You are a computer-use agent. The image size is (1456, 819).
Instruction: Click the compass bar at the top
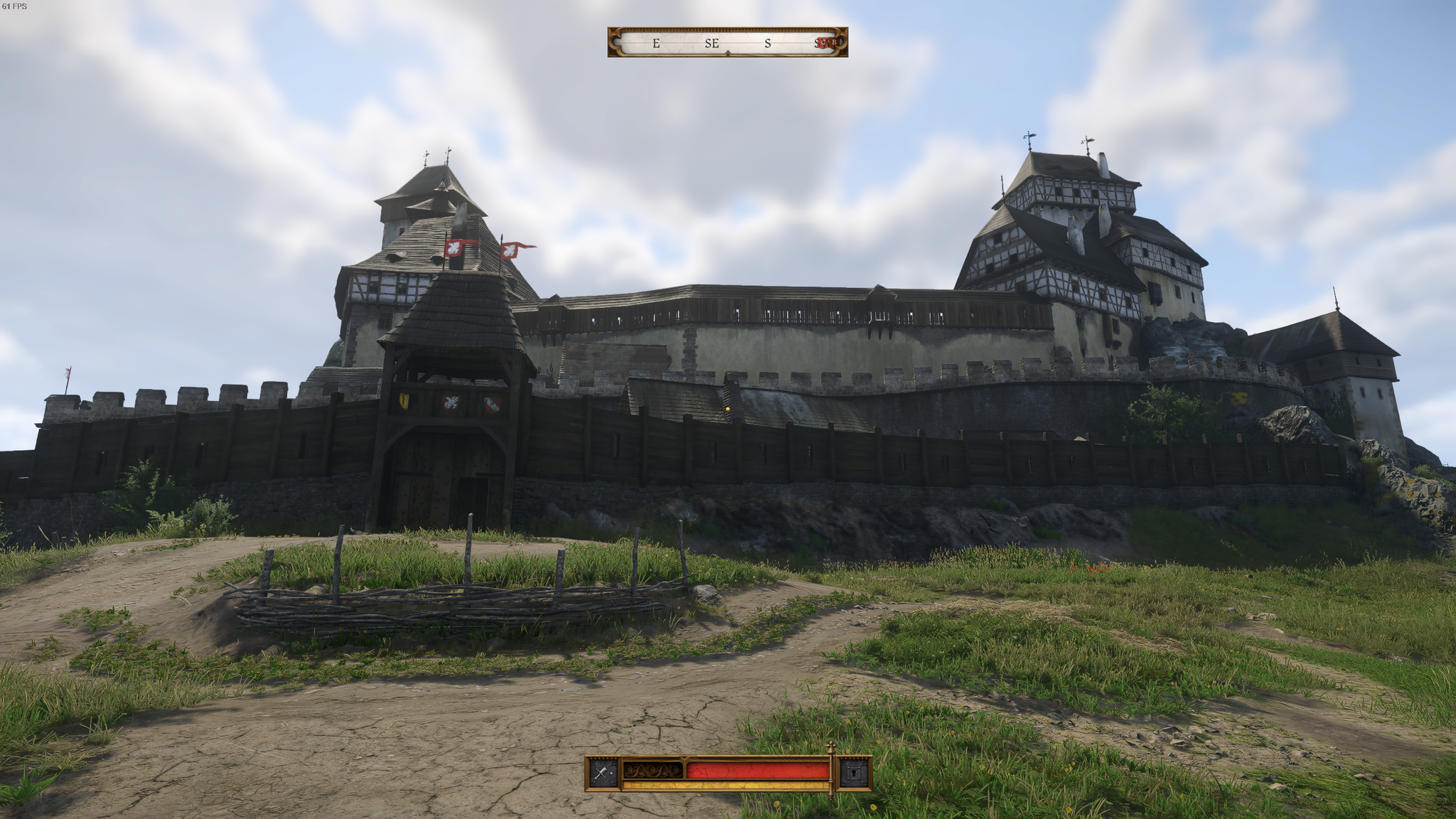coord(727,43)
